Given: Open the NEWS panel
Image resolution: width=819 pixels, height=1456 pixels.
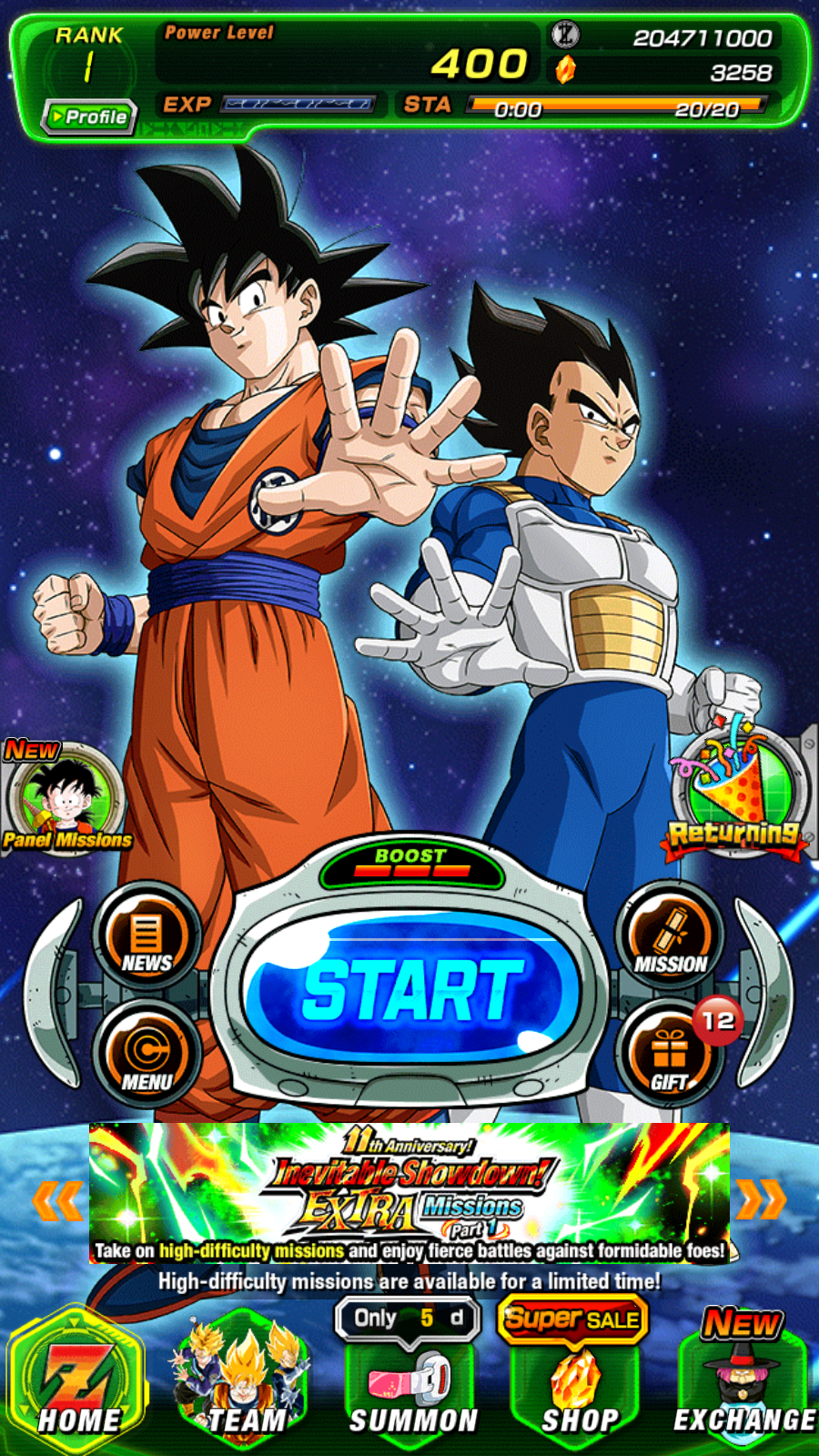Looking at the screenshot, I should [x=147, y=936].
